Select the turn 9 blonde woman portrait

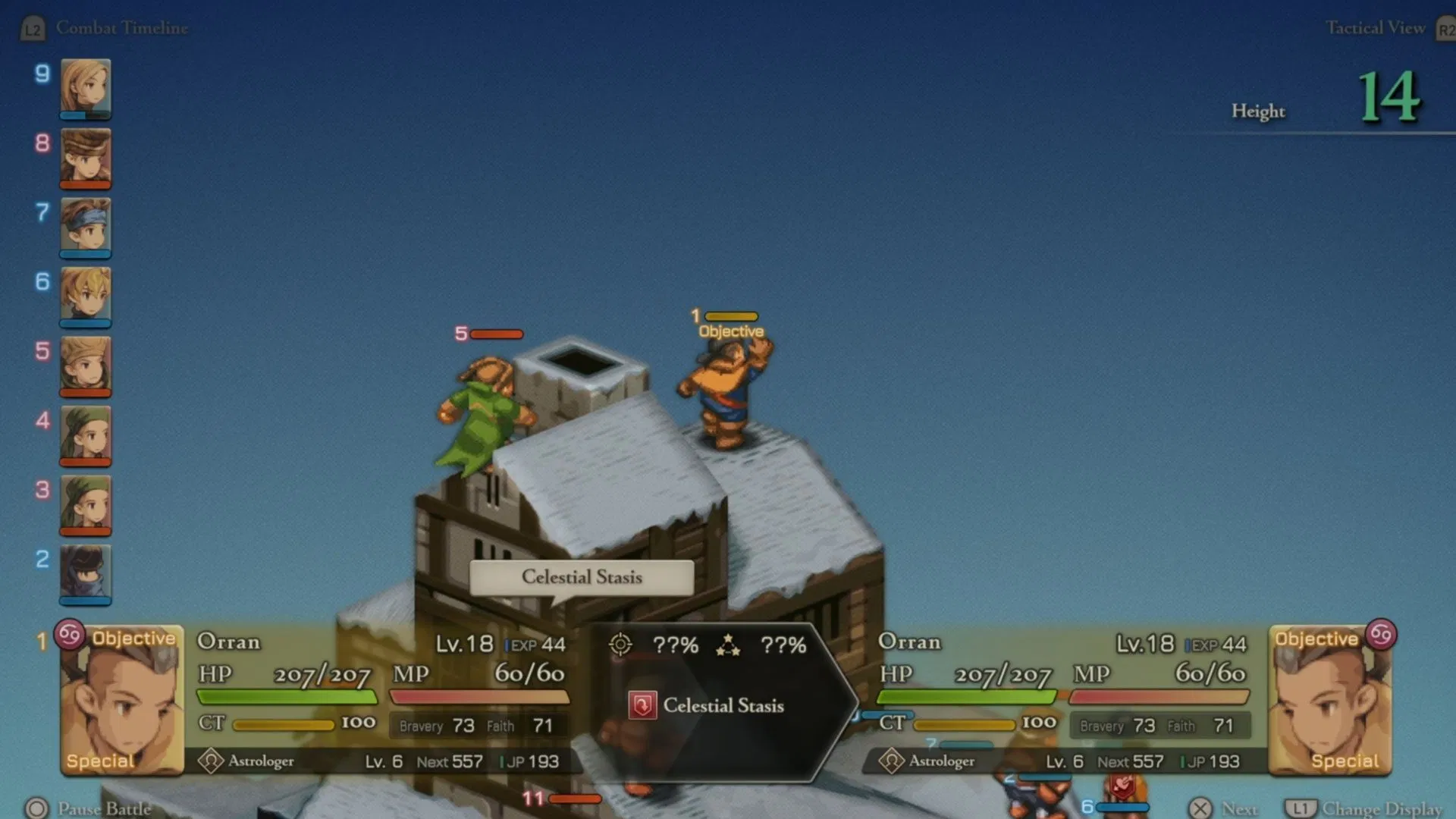pyautogui.click(x=86, y=87)
